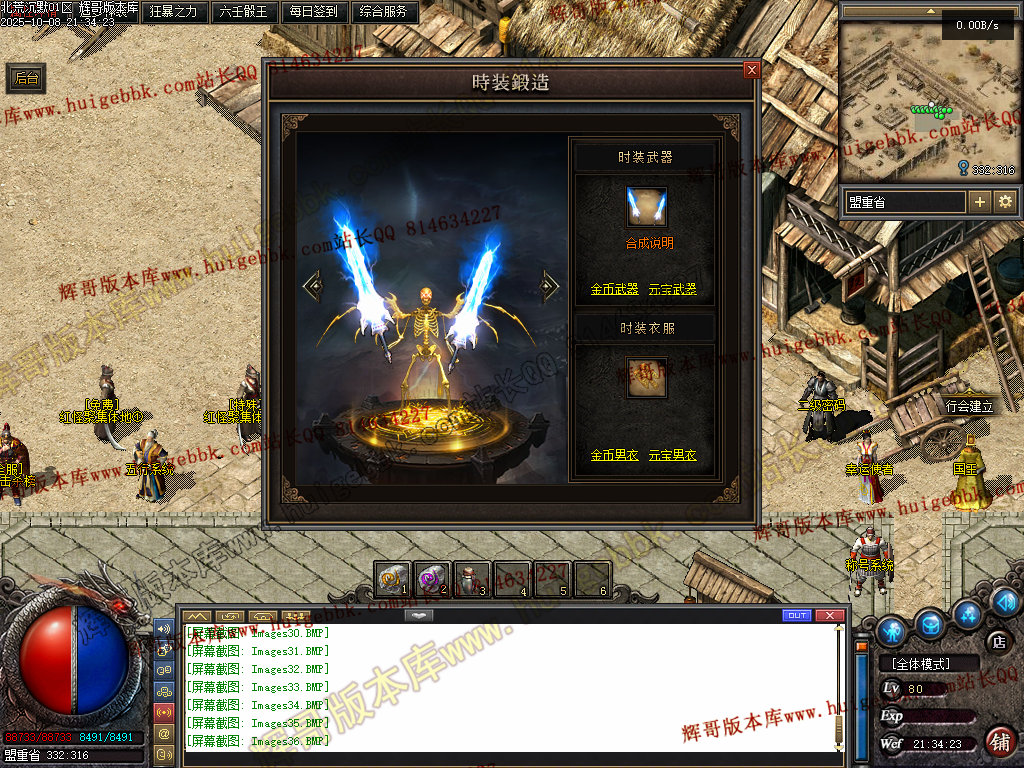
Task: Open the 合成说明 synthesis instructions
Action: 650,243
